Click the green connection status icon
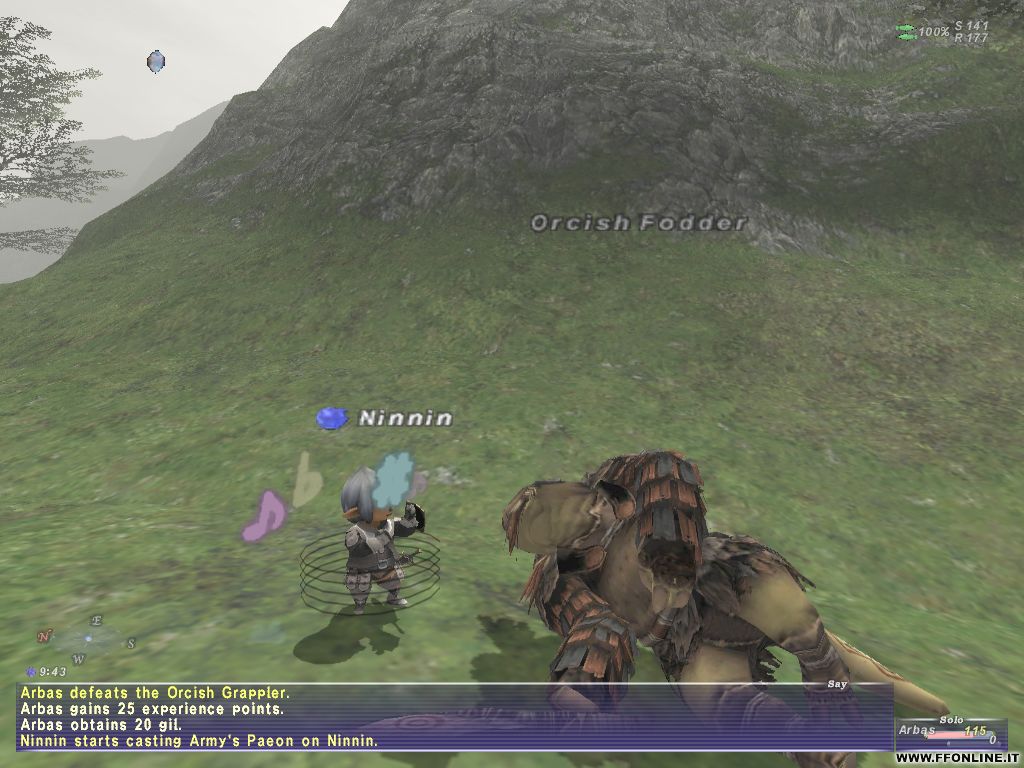 [906, 32]
